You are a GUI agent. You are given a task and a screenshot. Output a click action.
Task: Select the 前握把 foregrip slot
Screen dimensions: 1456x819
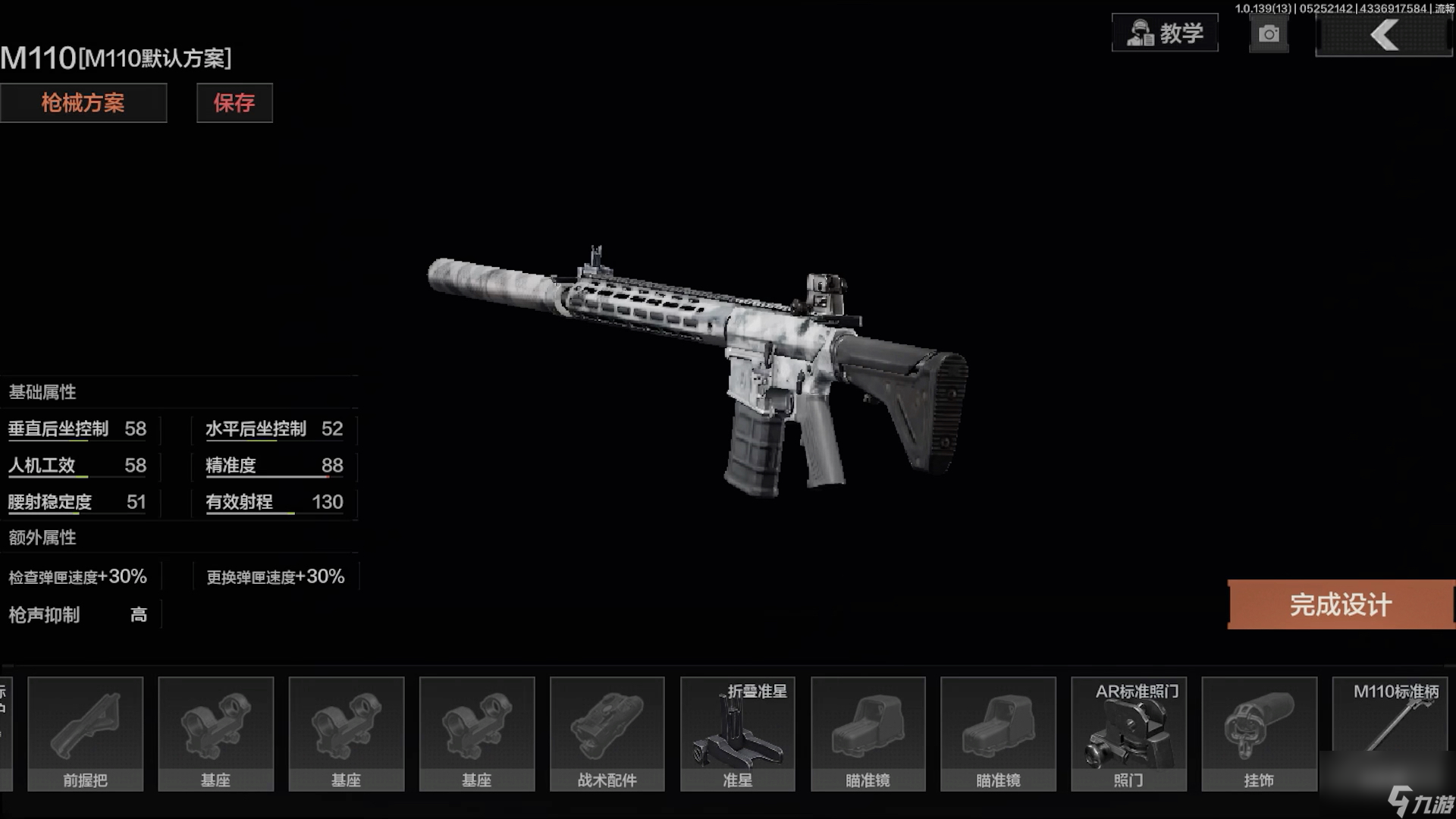(x=86, y=734)
